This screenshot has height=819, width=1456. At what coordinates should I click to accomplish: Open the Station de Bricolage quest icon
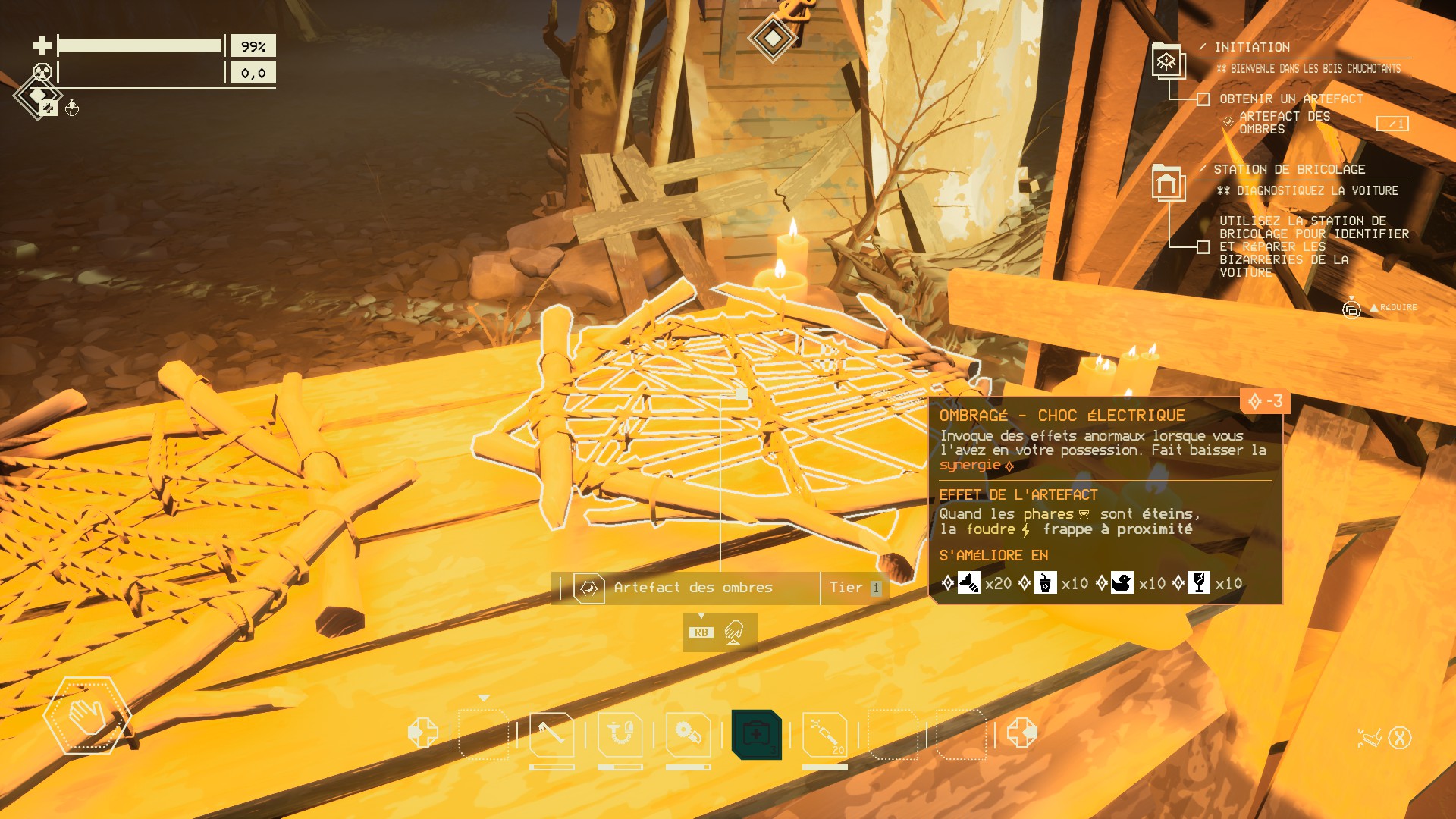[x=1167, y=183]
